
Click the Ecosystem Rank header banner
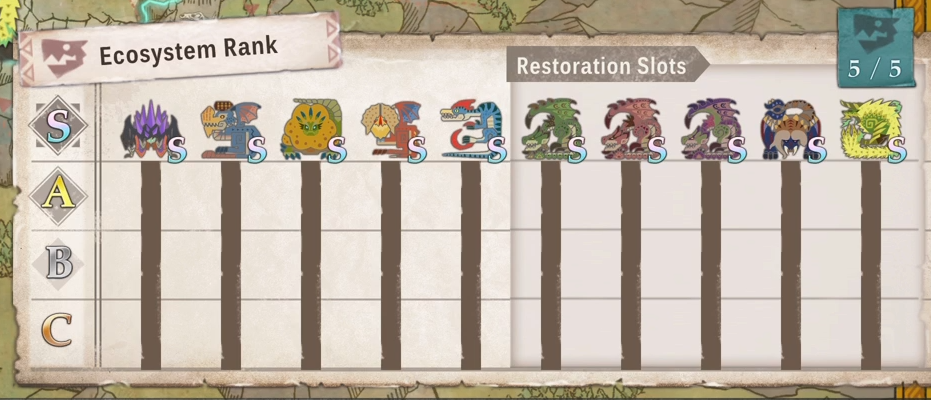tap(180, 50)
